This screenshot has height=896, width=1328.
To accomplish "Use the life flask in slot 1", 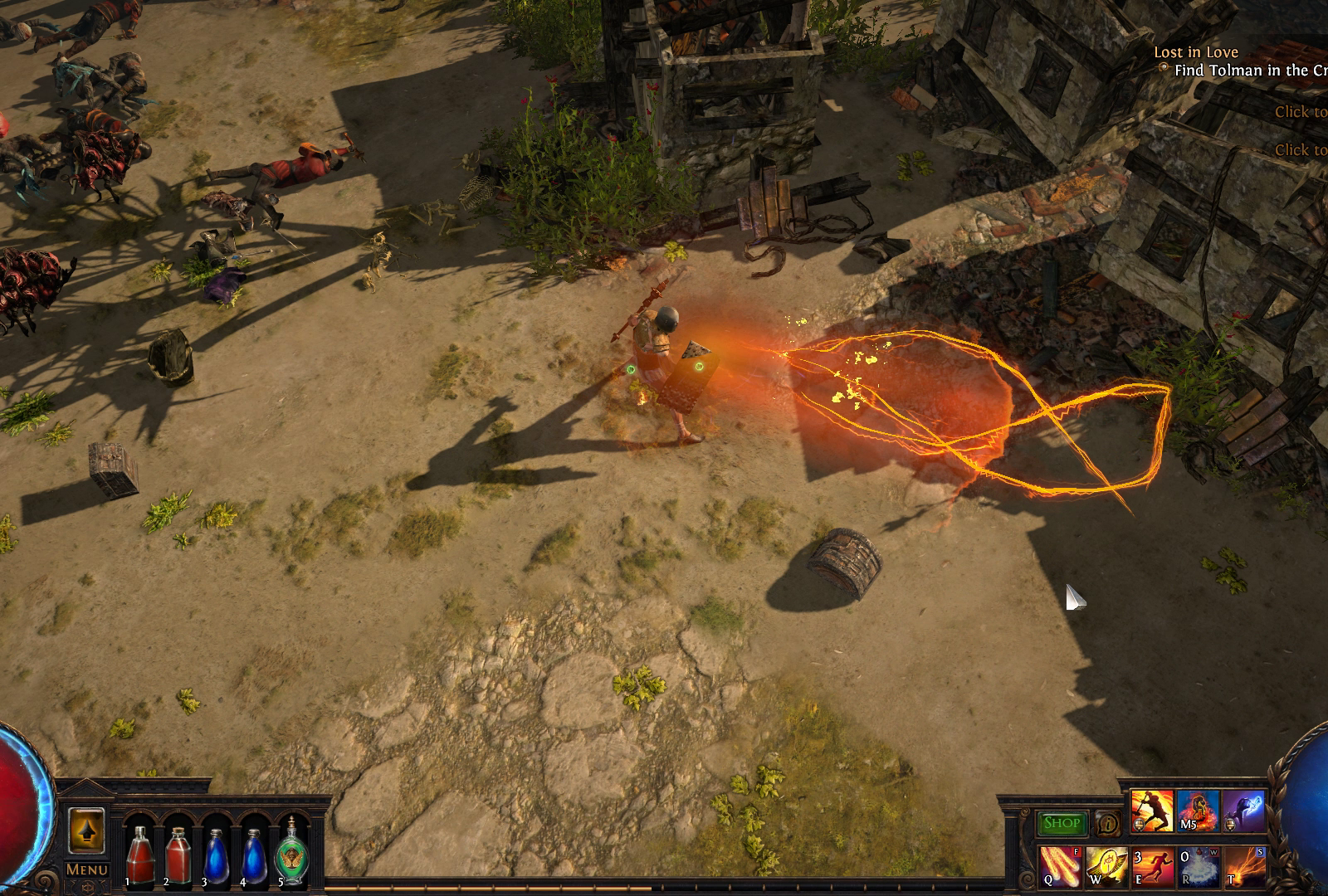I will [x=139, y=855].
